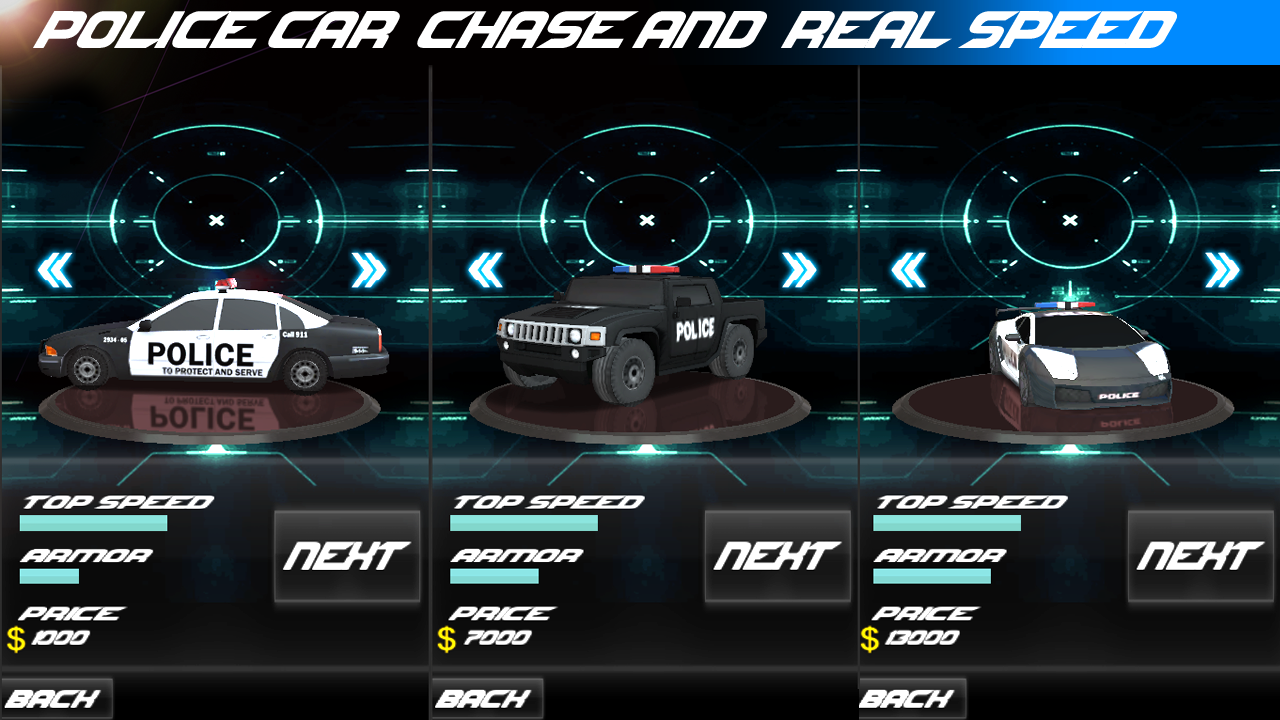
Task: Click the left arrow beside the police Hummer
Action: [485, 270]
